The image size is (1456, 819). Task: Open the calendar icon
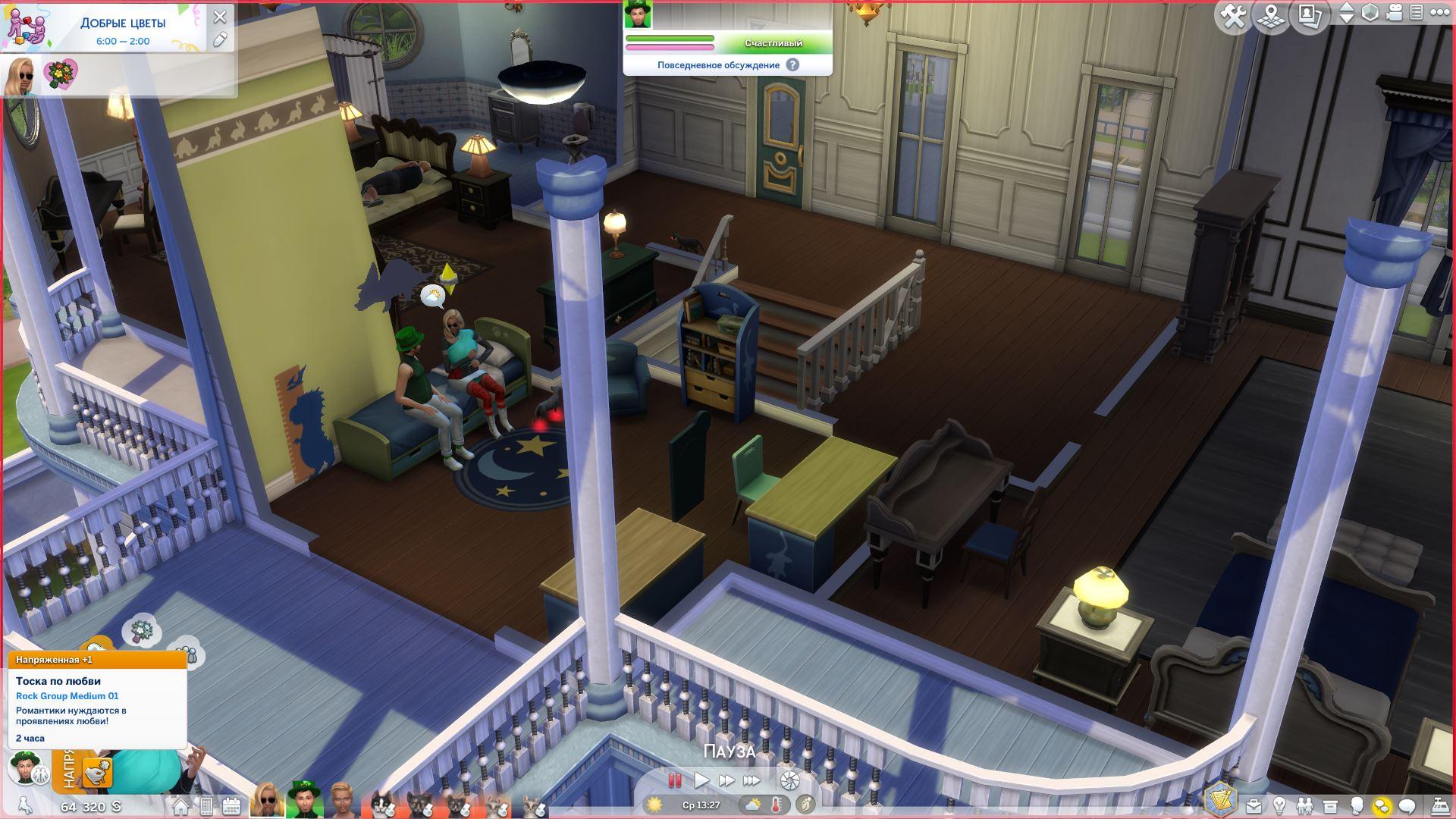(231, 805)
